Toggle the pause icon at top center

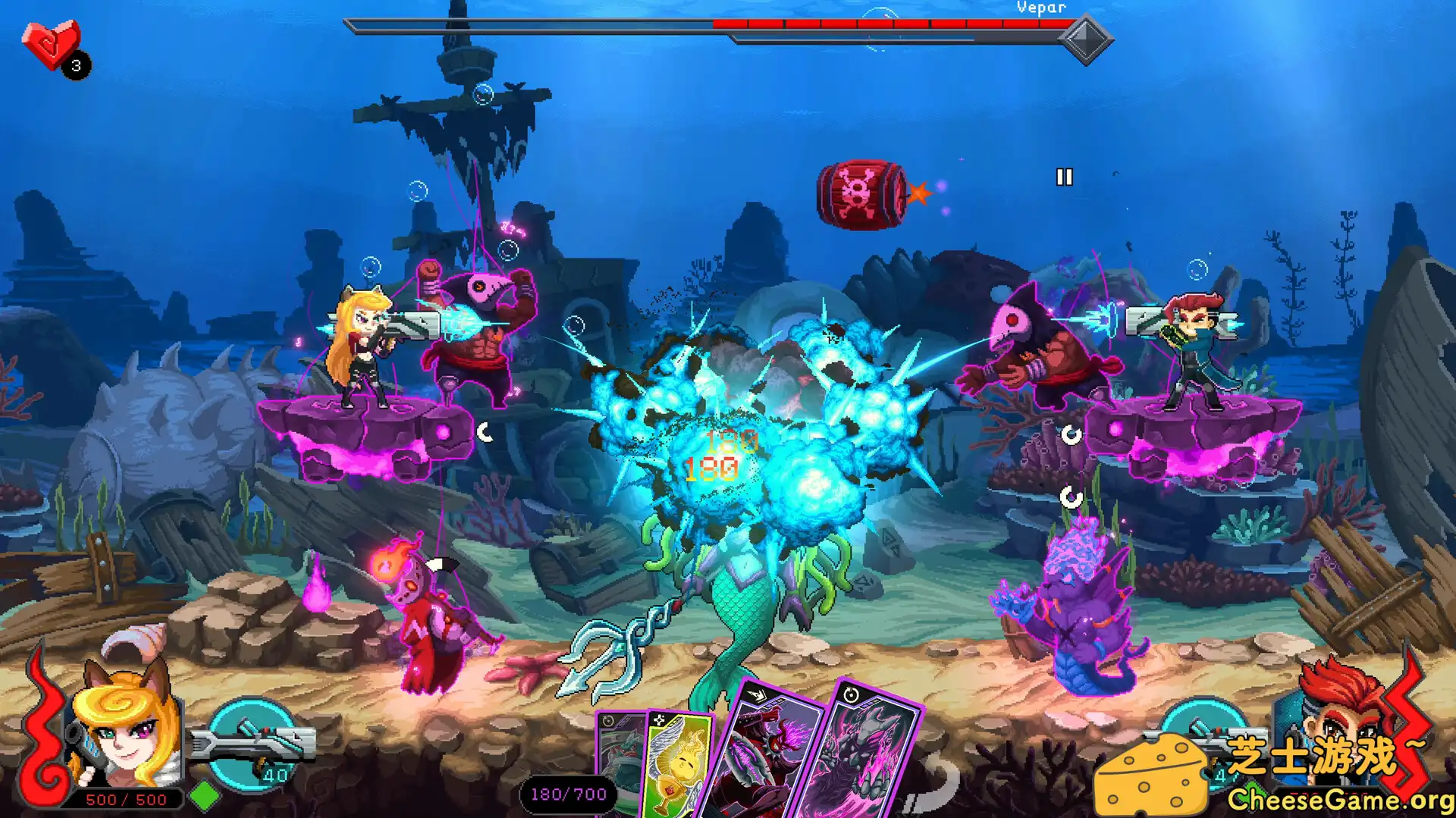tap(1064, 177)
